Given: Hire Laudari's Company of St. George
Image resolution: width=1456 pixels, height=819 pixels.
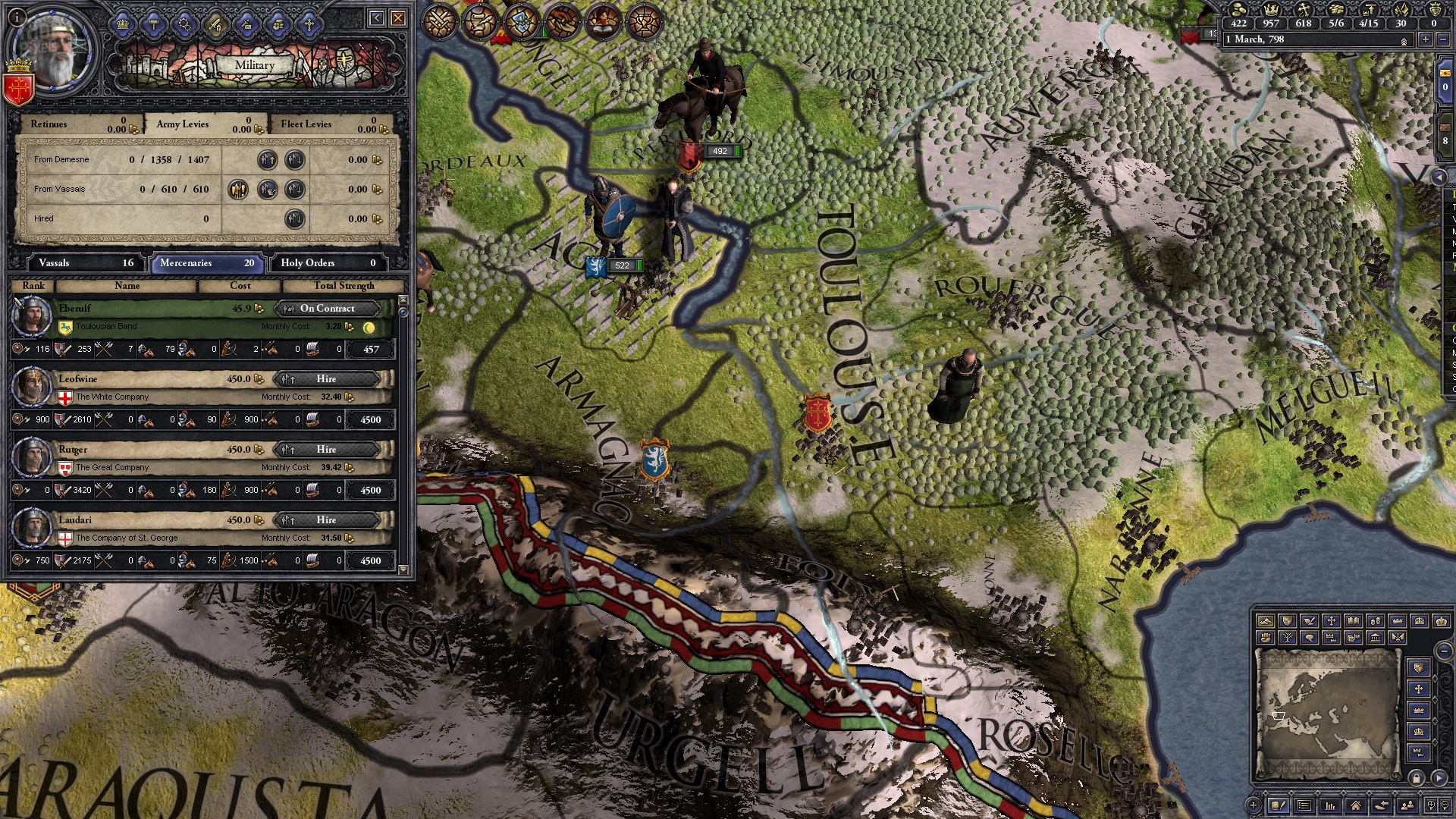Looking at the screenshot, I should pyautogui.click(x=326, y=519).
